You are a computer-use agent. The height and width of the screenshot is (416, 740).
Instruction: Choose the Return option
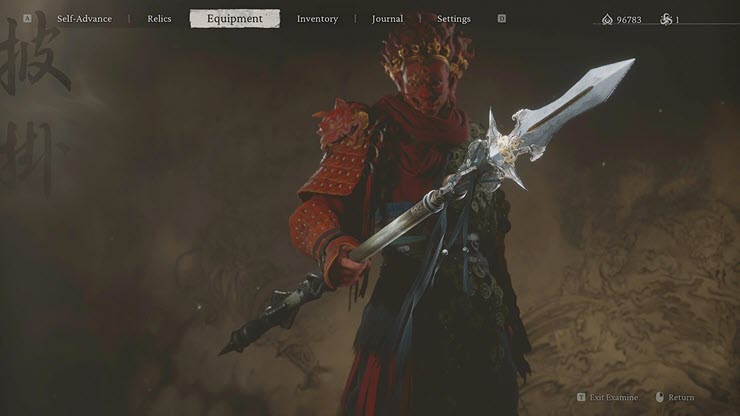pos(681,398)
